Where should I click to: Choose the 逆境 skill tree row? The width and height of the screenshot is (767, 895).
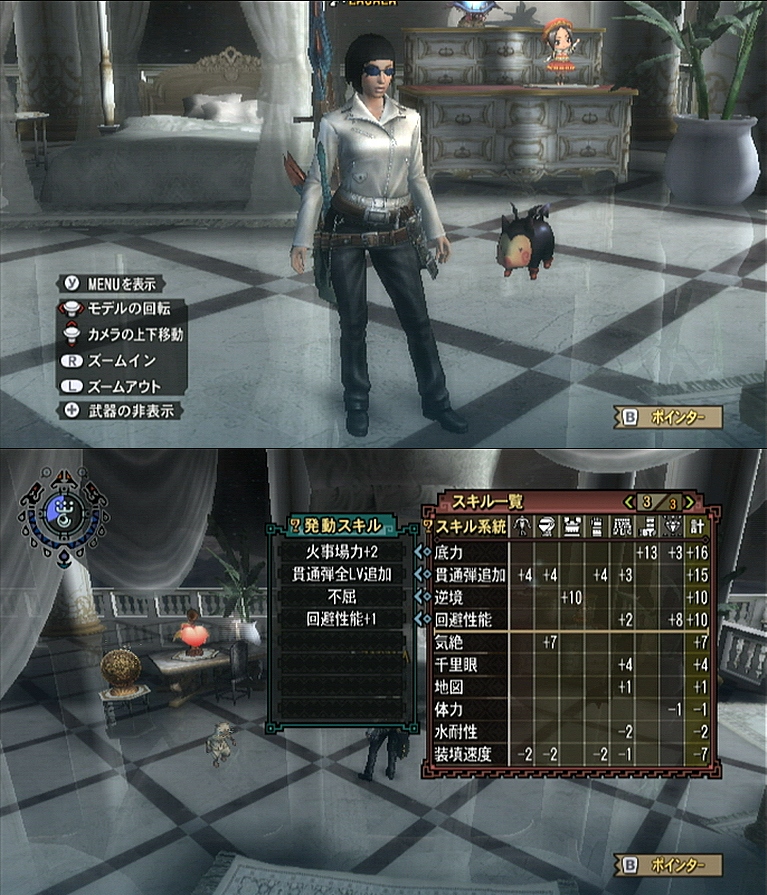tap(466, 597)
